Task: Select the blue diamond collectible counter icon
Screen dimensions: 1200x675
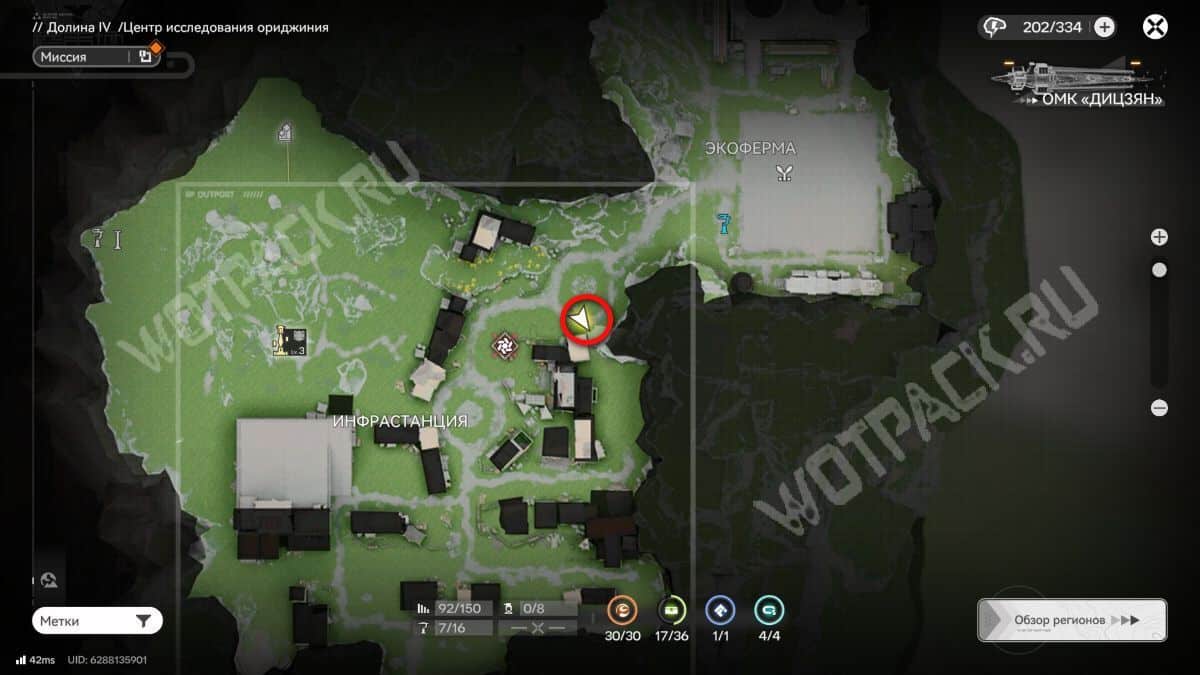Action: [720, 609]
